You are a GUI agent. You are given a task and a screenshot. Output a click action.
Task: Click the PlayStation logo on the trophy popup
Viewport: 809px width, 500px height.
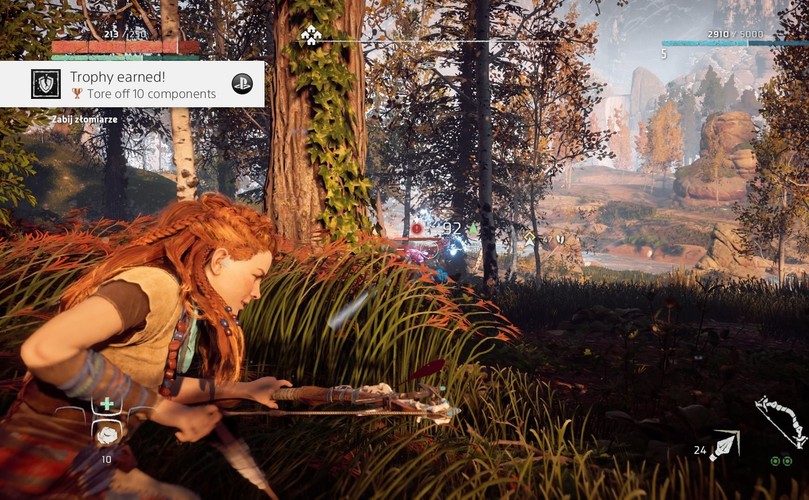pos(242,84)
